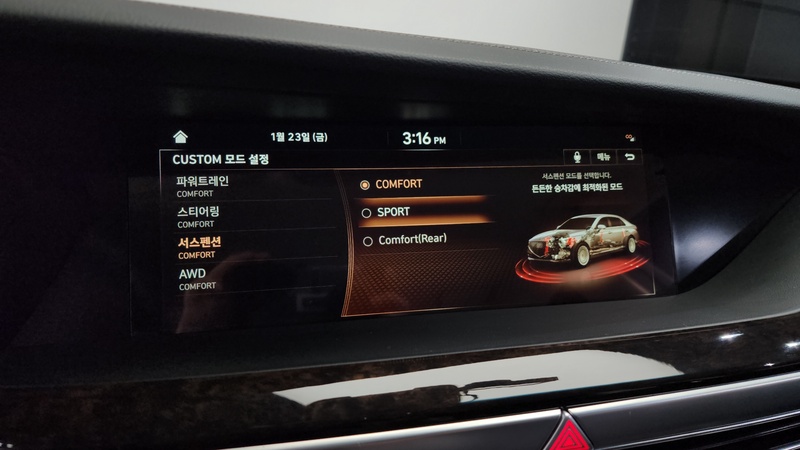Go to the home screen icon

180,136
